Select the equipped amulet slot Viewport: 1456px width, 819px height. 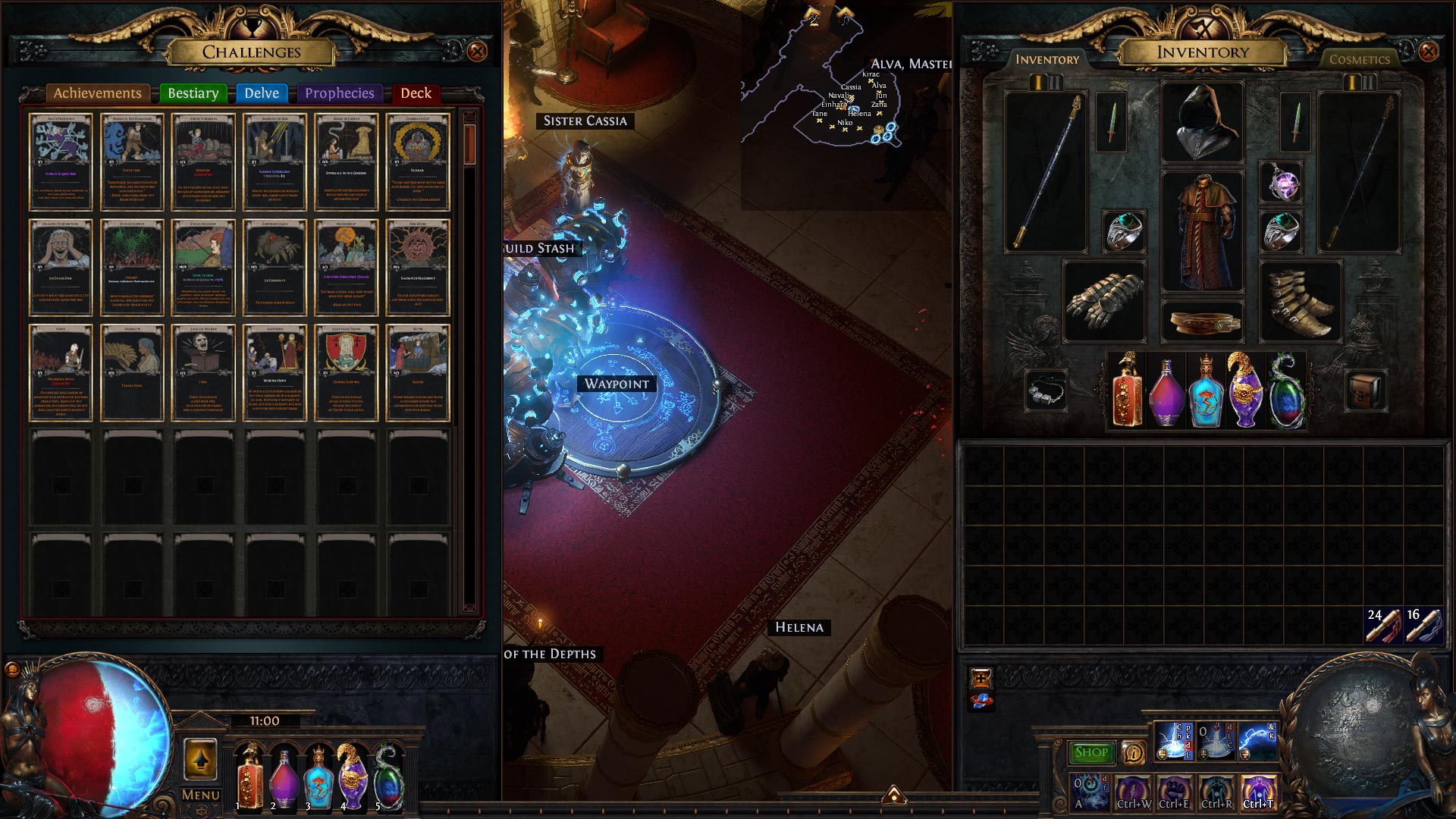click(x=1281, y=183)
